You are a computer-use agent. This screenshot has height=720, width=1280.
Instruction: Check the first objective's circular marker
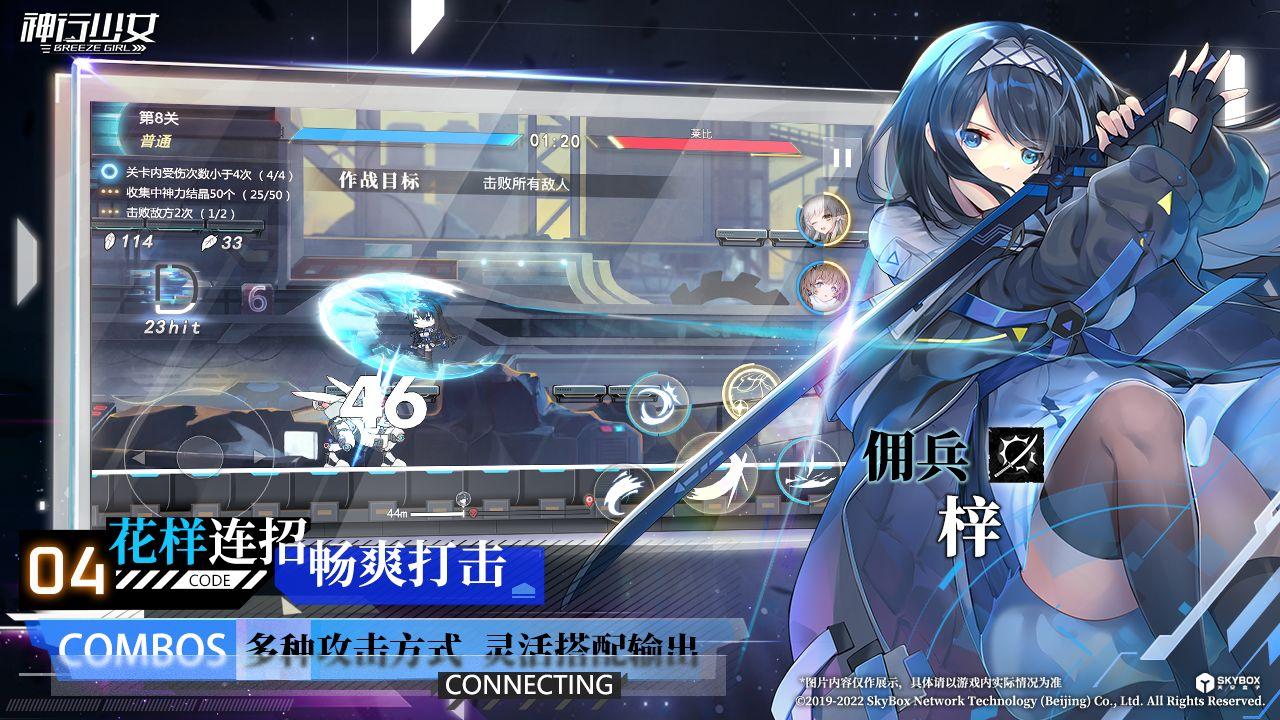point(108,171)
